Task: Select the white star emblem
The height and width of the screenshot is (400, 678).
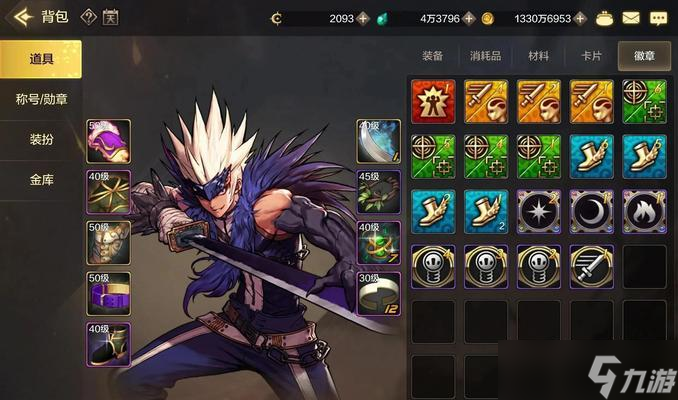Action: pos(539,212)
